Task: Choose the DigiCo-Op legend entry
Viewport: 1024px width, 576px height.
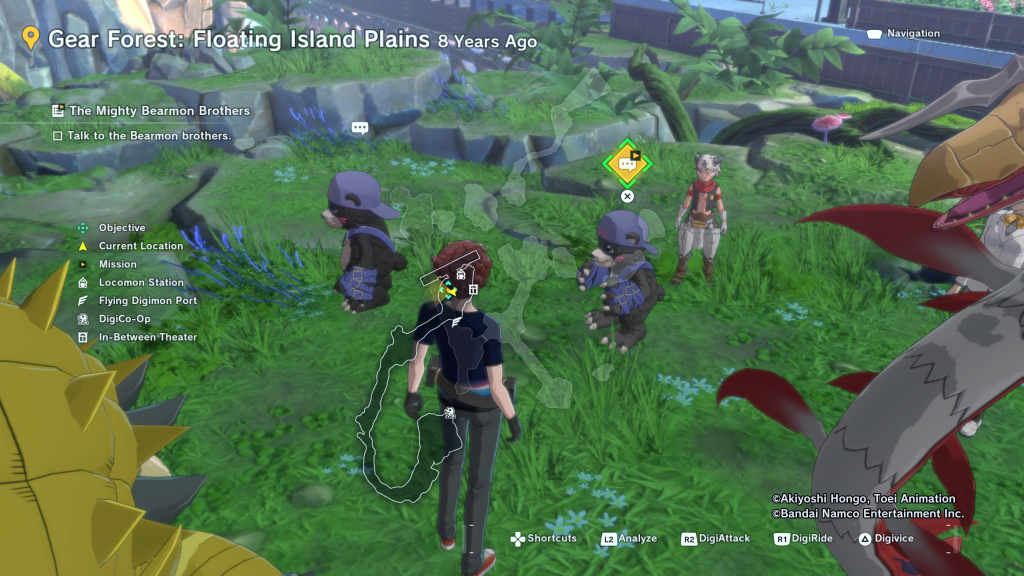Action: [126, 319]
